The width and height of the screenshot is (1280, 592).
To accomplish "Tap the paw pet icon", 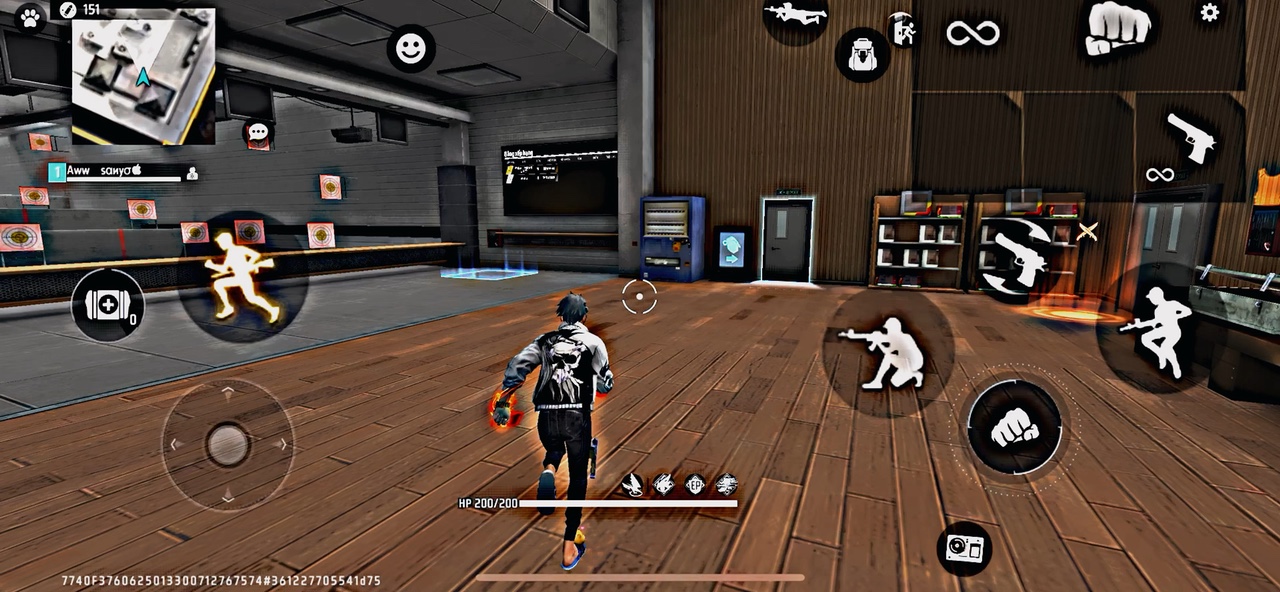I will (30, 17).
